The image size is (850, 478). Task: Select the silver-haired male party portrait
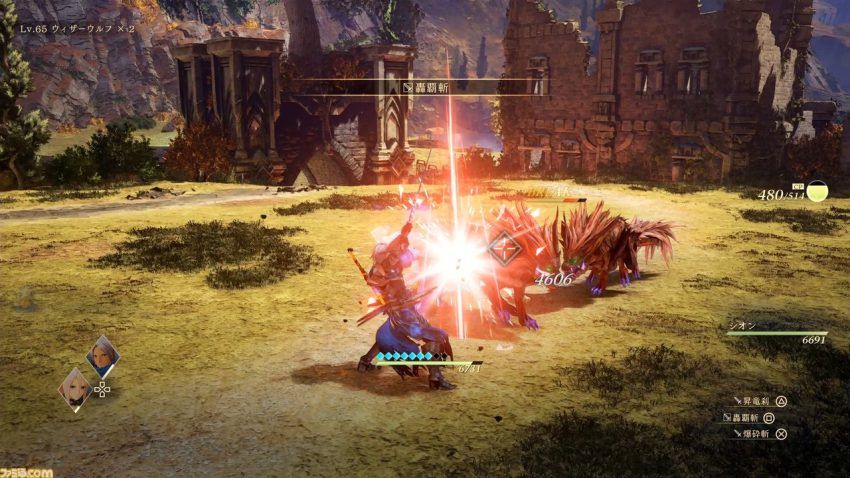coord(102,355)
